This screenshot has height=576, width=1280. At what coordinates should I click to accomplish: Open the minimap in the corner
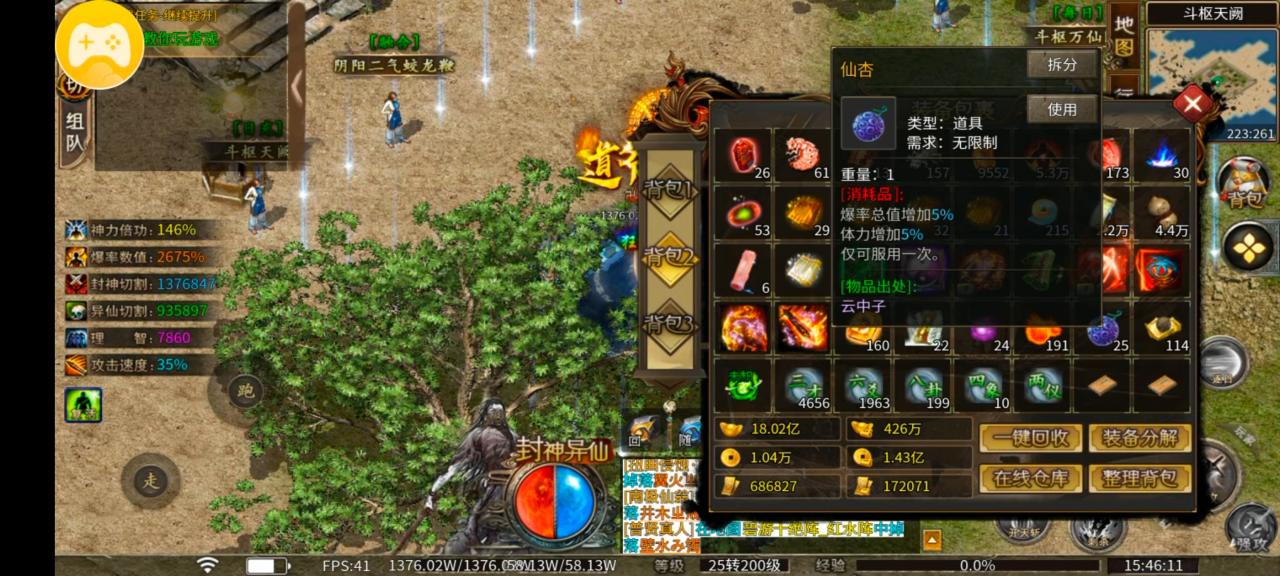[1212, 75]
